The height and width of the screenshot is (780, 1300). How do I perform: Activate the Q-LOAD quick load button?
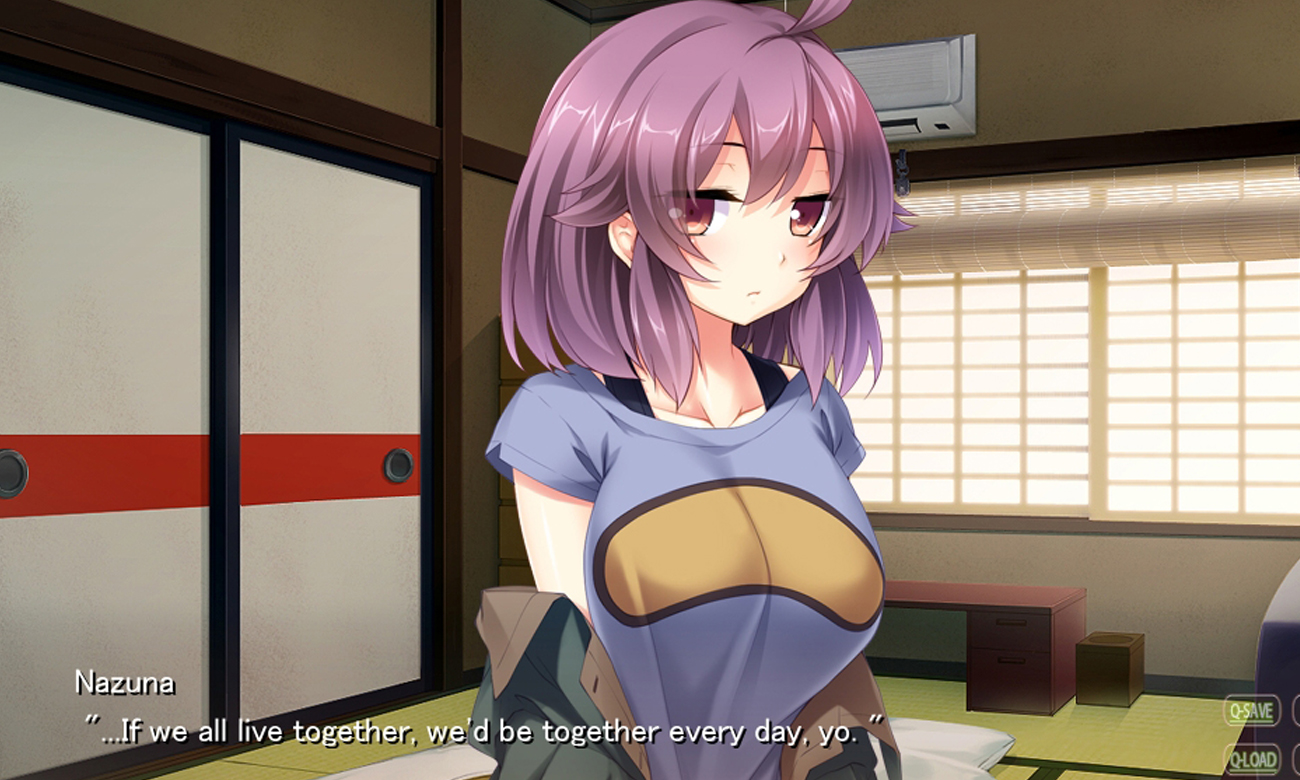1251,759
